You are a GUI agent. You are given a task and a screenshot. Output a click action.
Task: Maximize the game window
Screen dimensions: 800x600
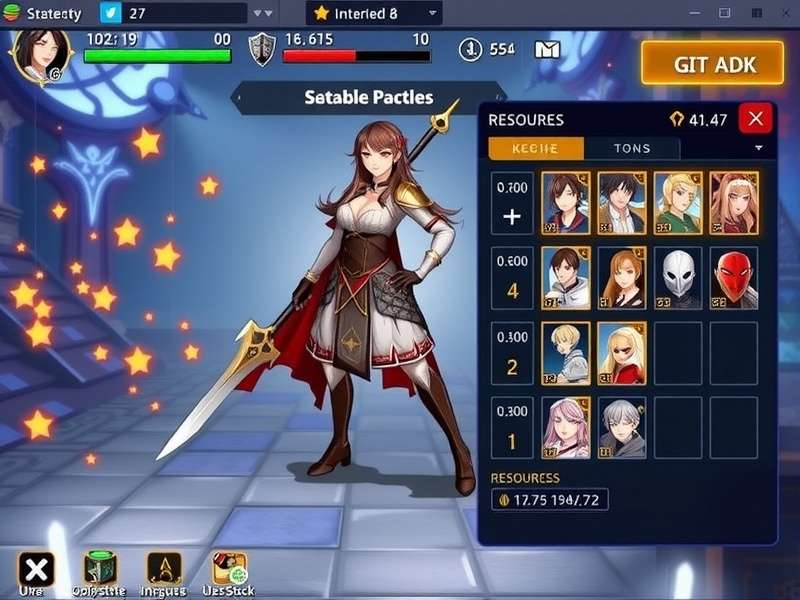click(725, 13)
